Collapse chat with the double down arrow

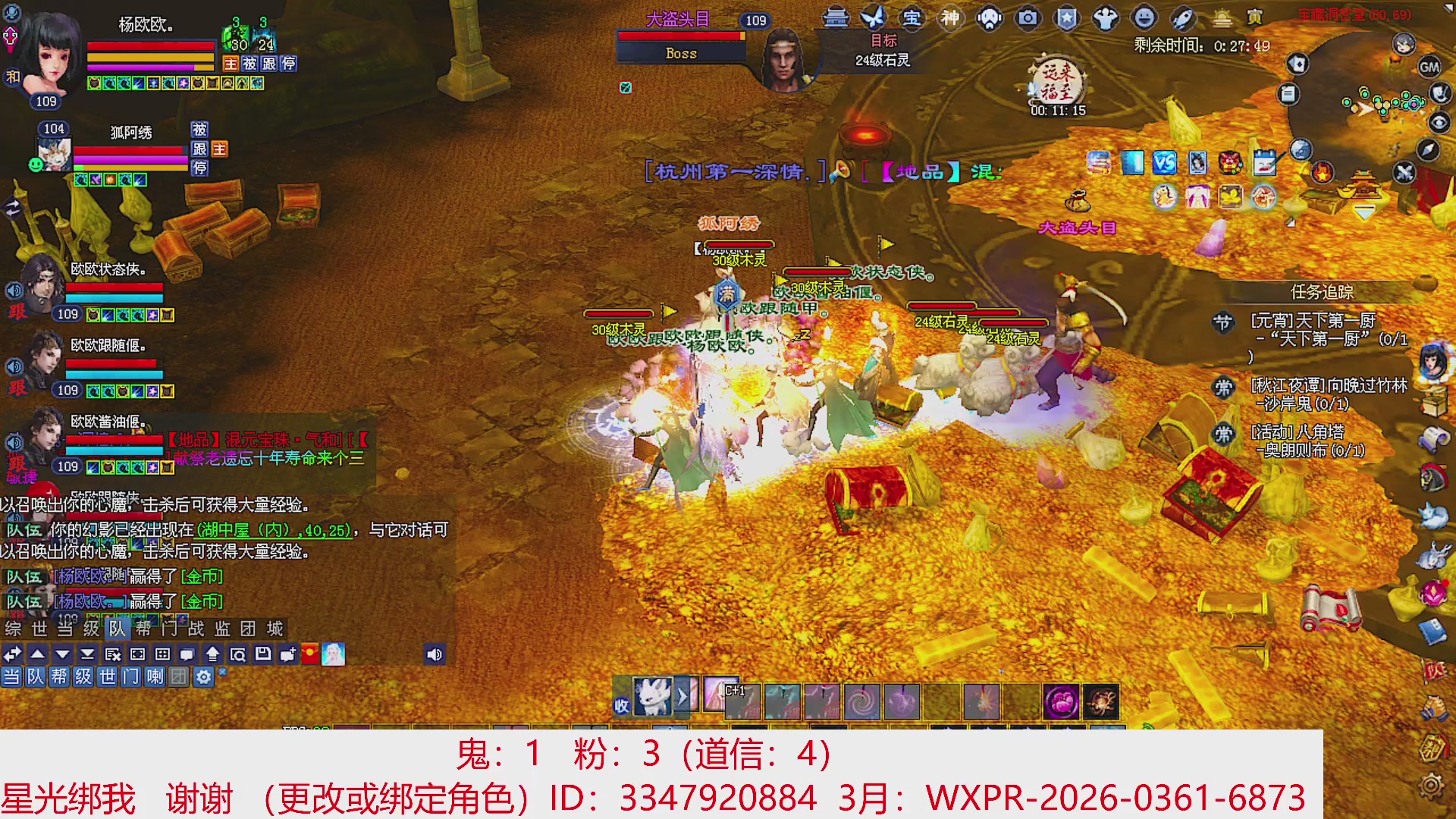pyautogui.click(x=87, y=654)
